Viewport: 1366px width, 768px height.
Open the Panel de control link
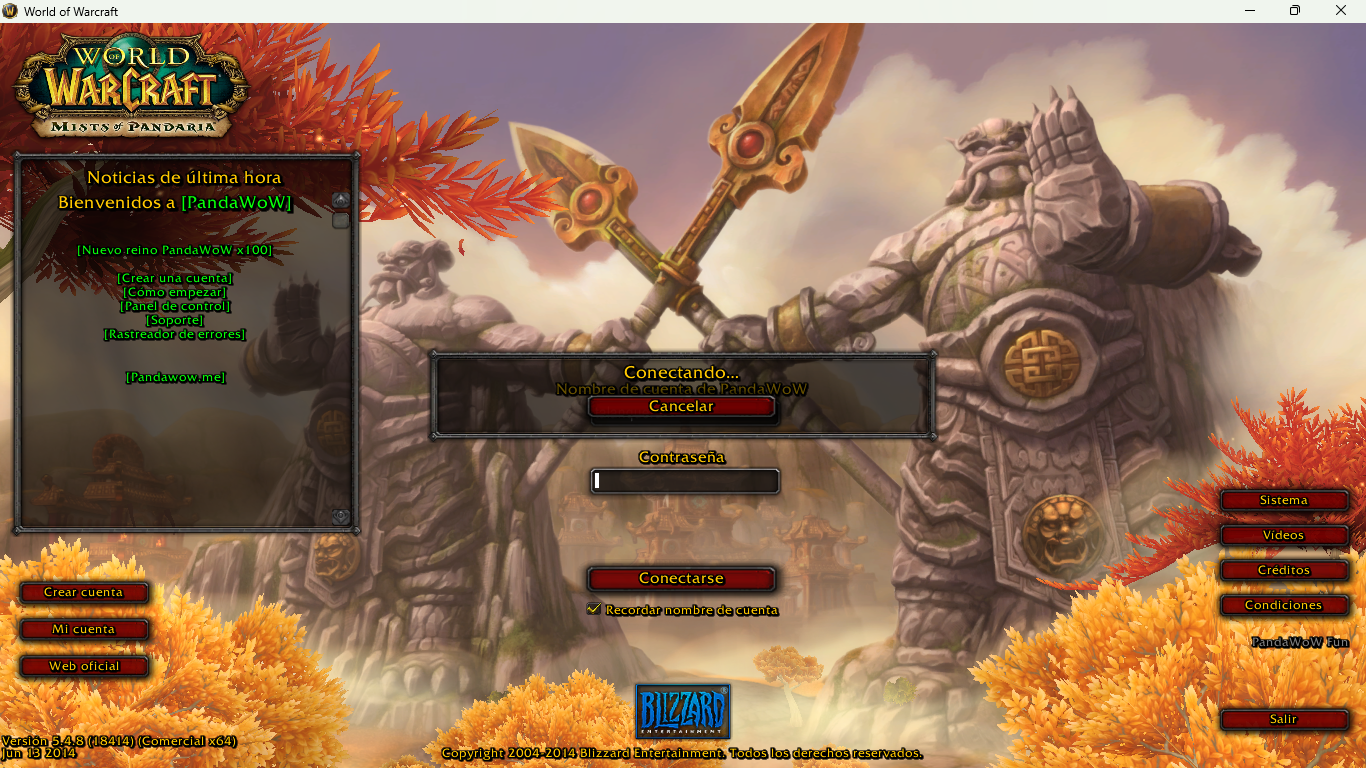click(x=175, y=306)
